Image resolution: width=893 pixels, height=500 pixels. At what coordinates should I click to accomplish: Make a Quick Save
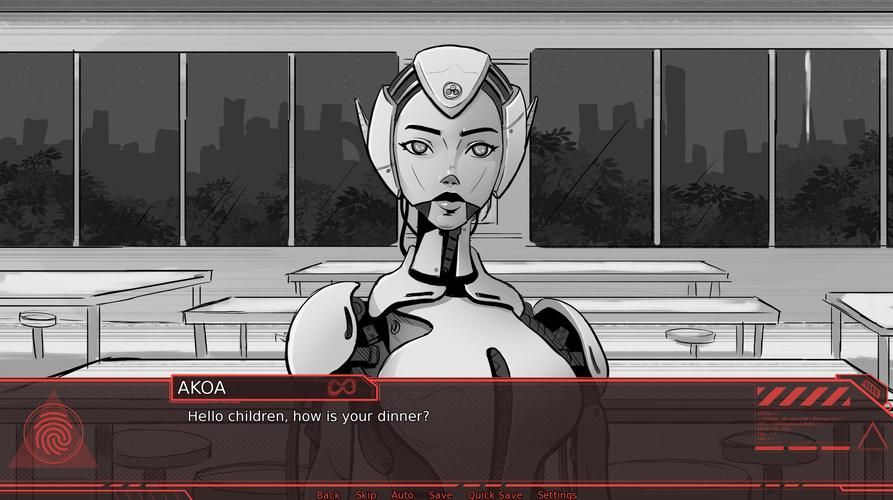(x=494, y=495)
